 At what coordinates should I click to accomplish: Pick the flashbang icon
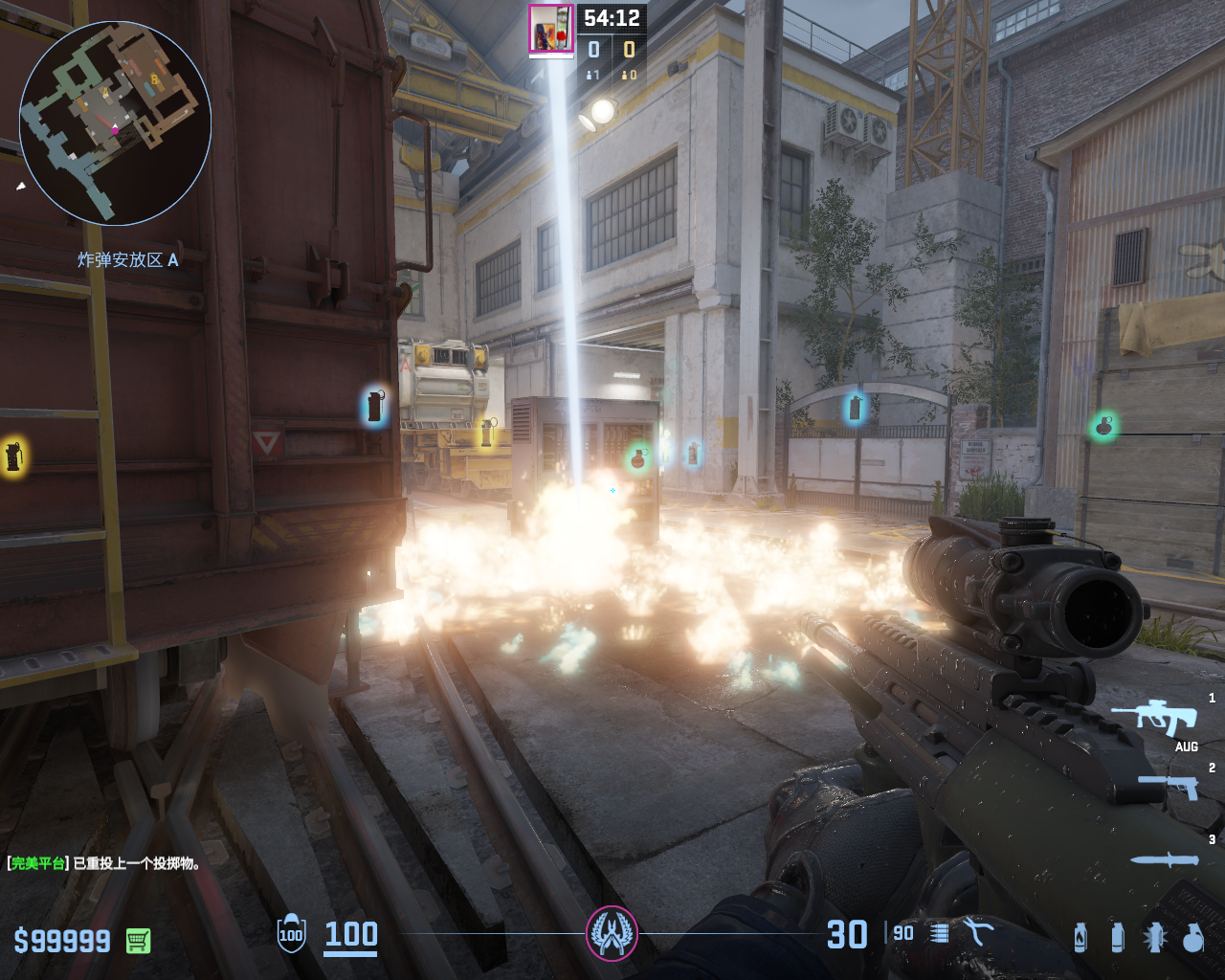coord(1154,938)
